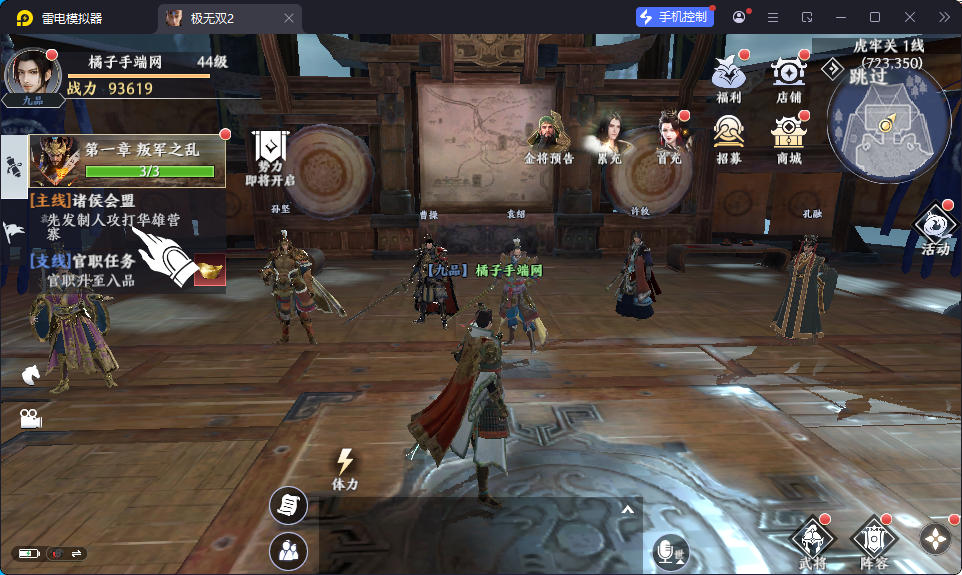Open the 福利 welfare menu

pos(729,75)
